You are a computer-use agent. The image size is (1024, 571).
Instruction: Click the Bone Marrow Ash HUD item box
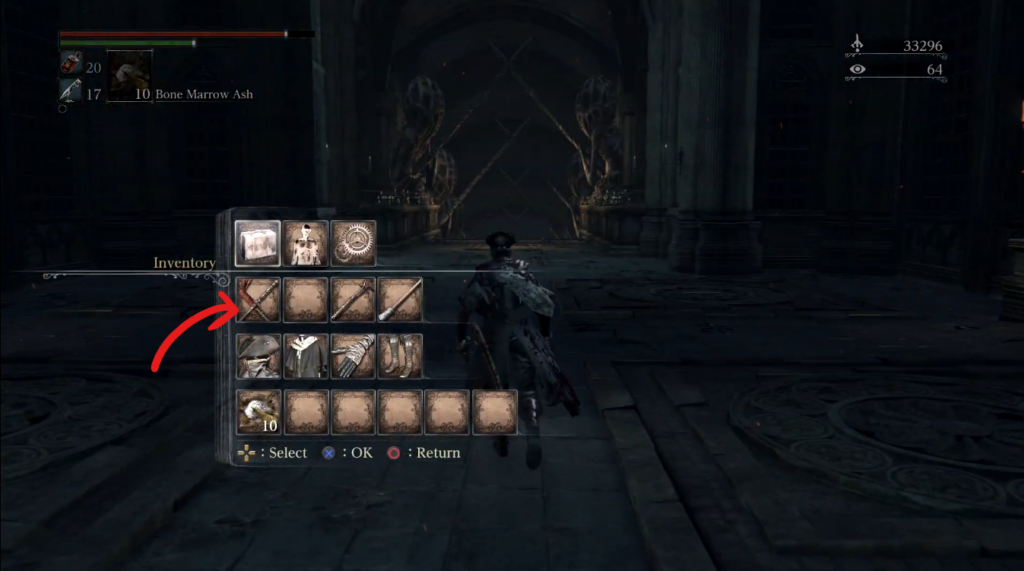pyautogui.click(x=129, y=76)
